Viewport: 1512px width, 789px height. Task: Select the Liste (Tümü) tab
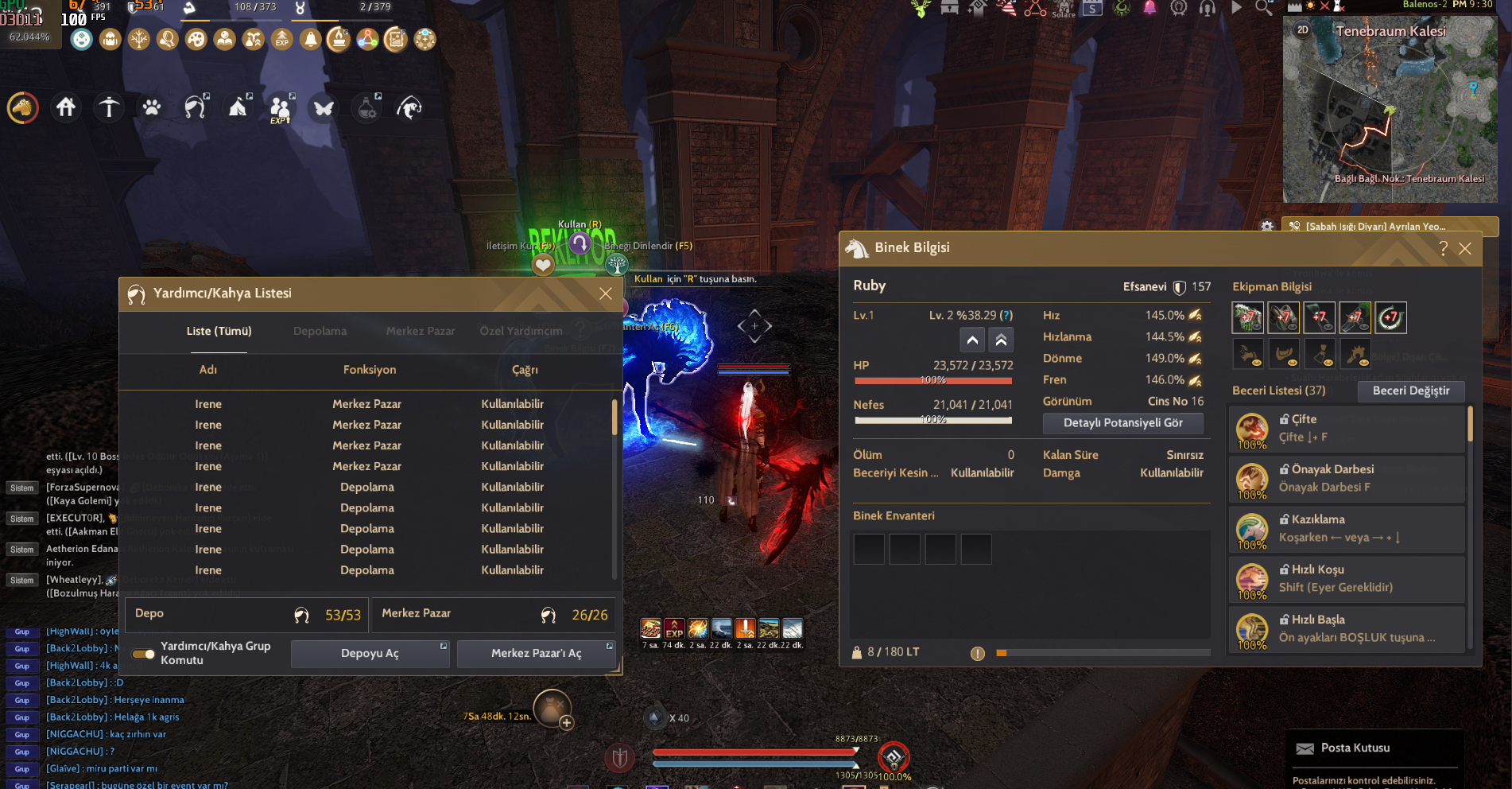[219, 331]
